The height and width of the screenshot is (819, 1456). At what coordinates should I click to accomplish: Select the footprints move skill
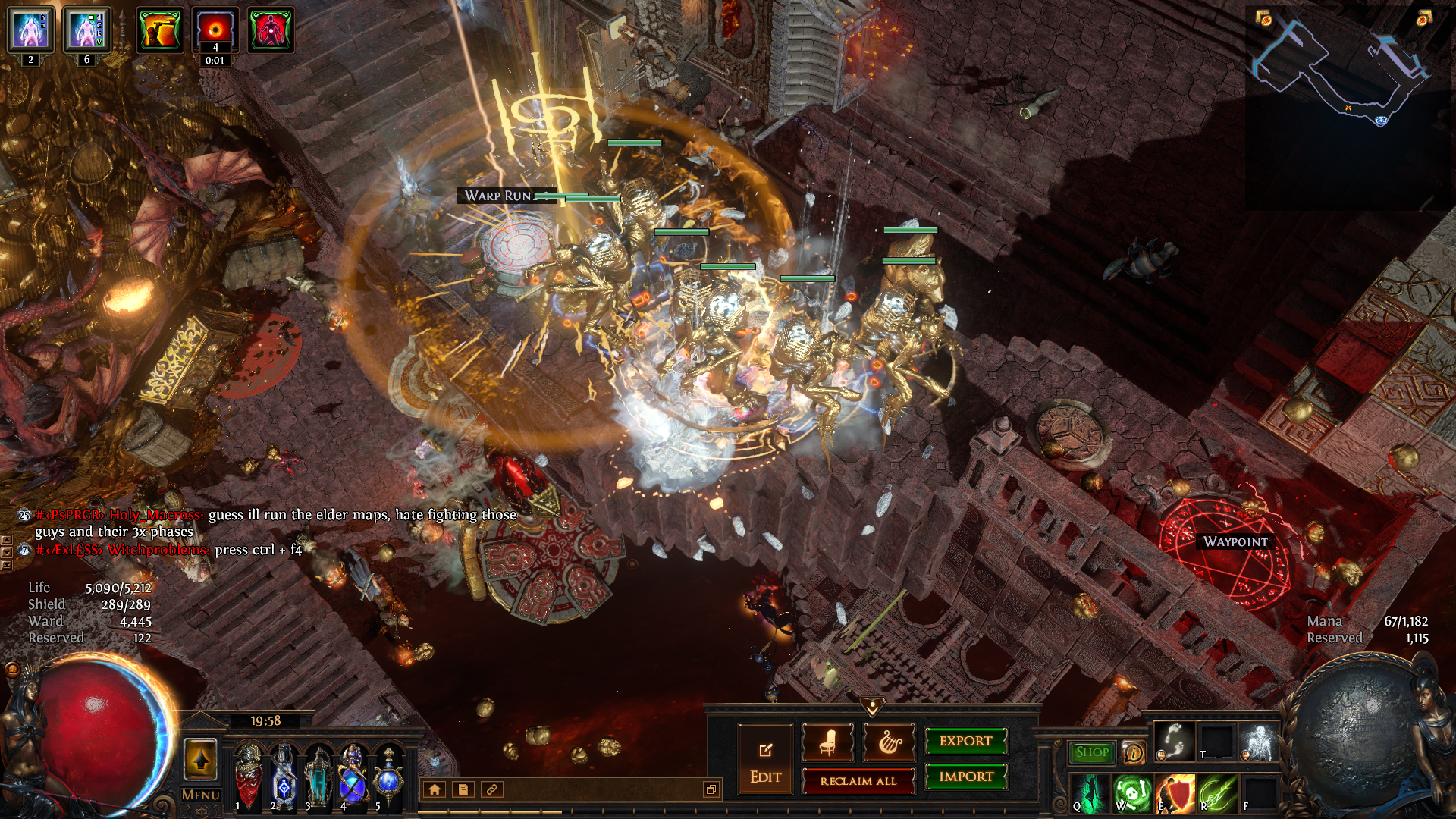1175,742
